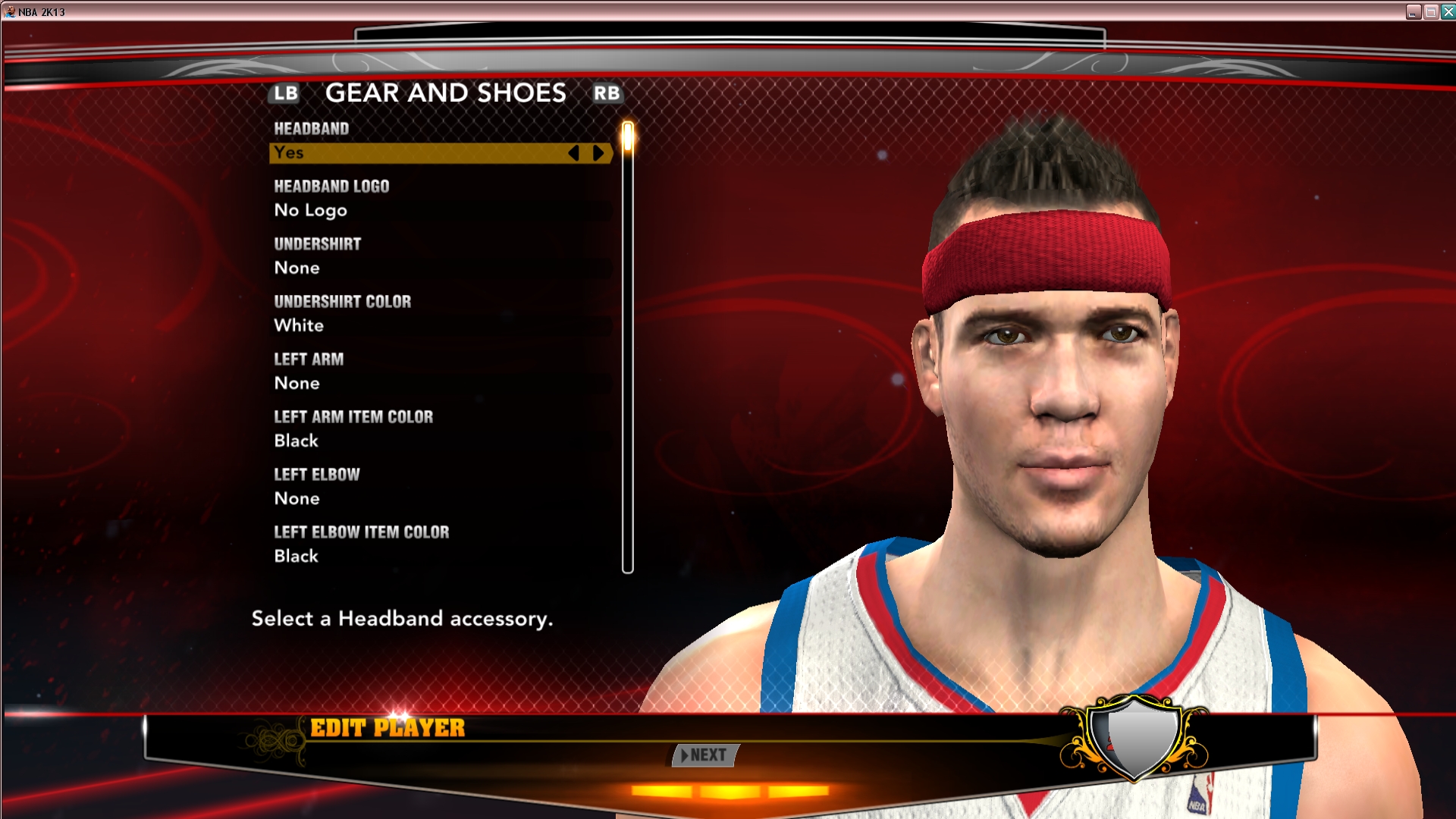Viewport: 1456px width, 819px height.
Task: Click the Next button in bottom bar
Action: click(705, 755)
